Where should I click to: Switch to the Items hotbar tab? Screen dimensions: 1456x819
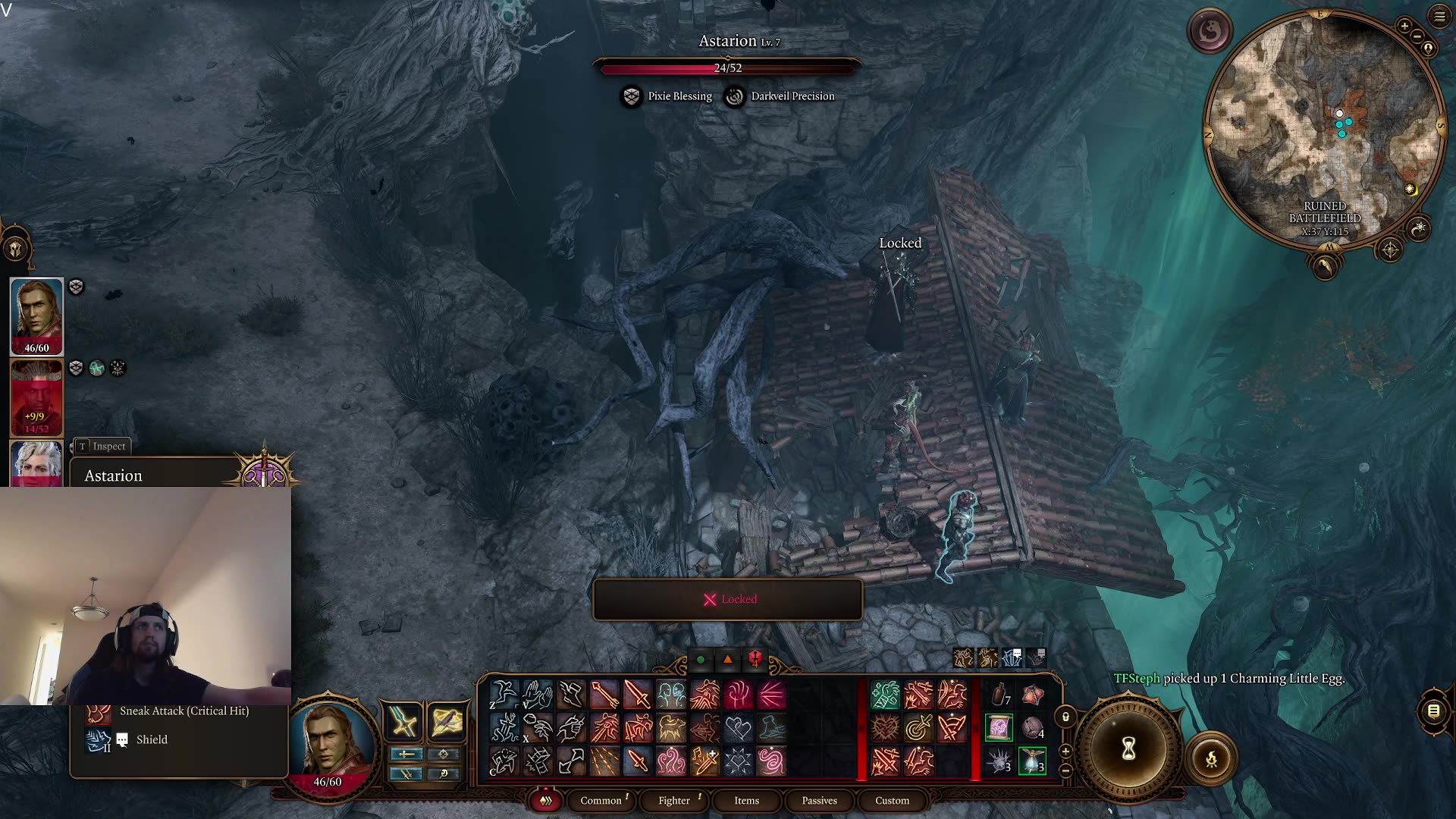coord(745,801)
